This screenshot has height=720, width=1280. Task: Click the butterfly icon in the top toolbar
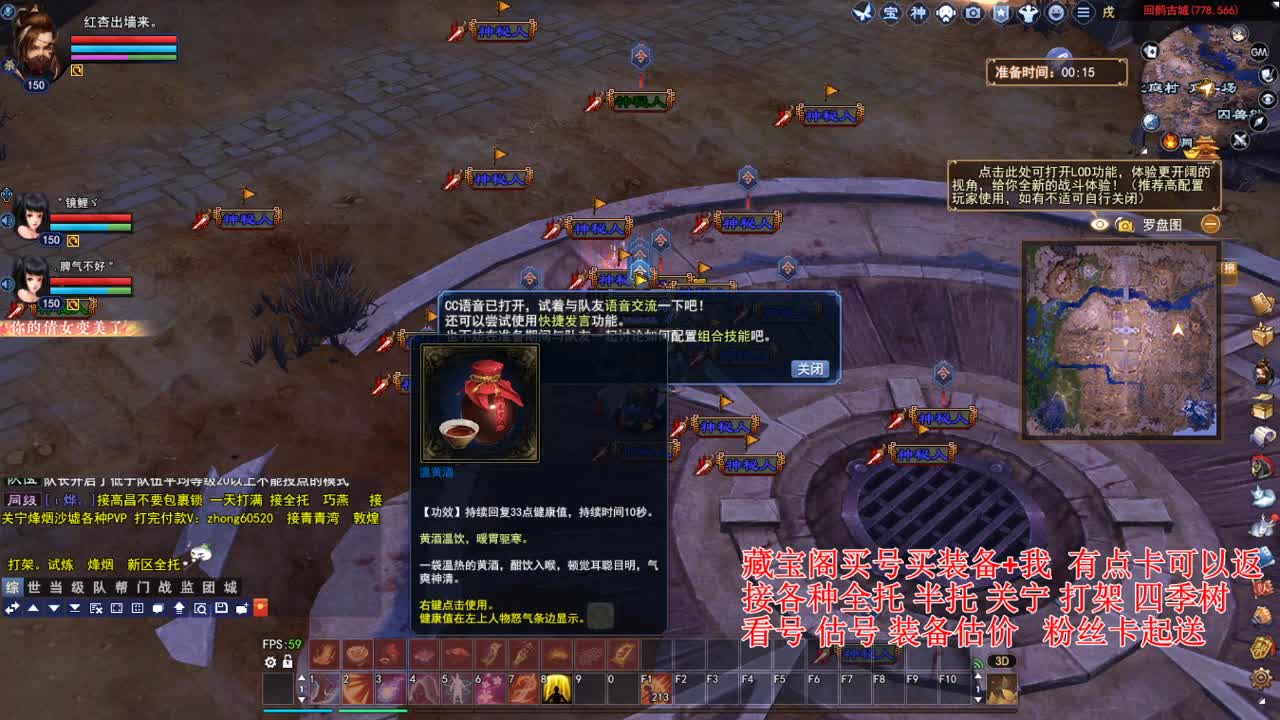coord(864,13)
